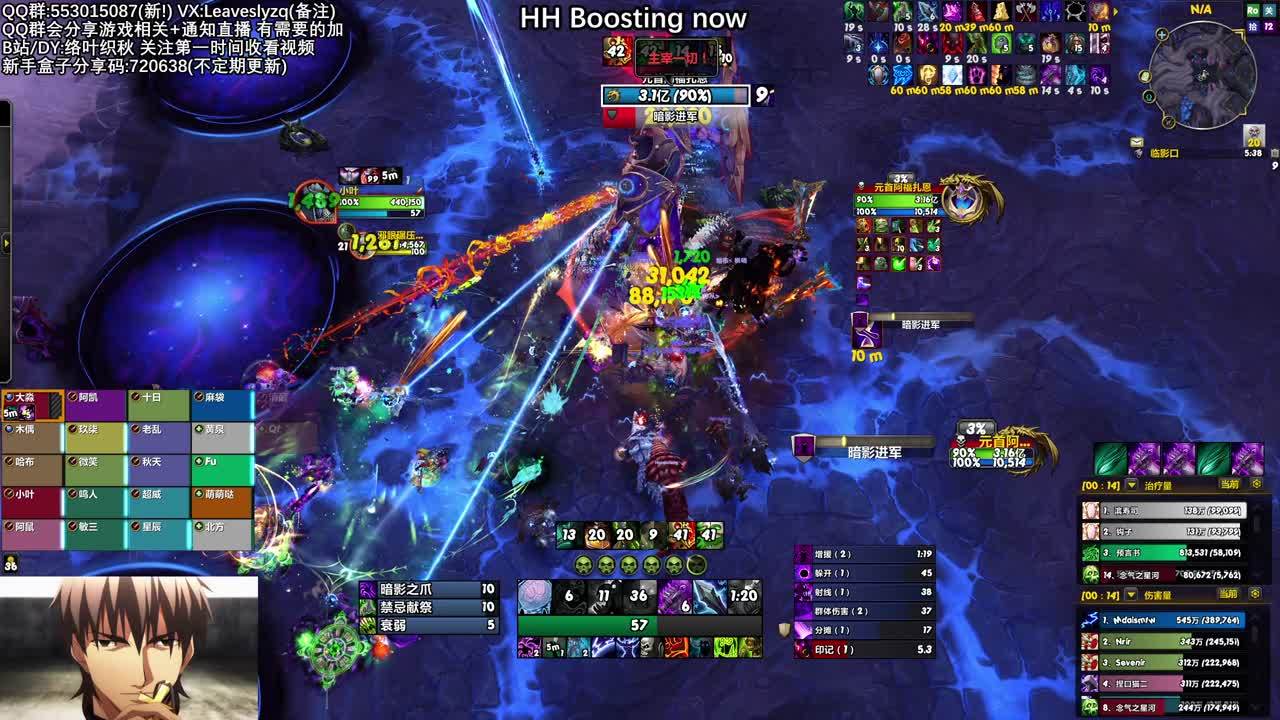This screenshot has width=1280, height=720.
Task: Open healing meter mode dropdown arrow
Action: click(x=1132, y=485)
